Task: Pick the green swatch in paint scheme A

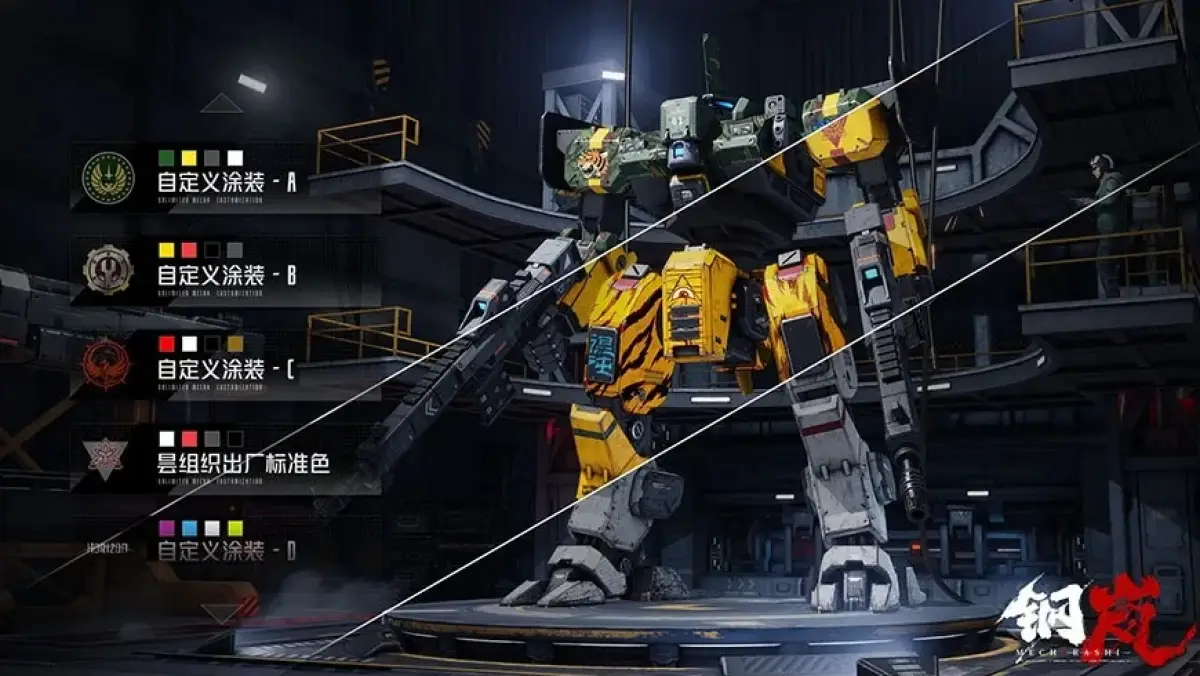Action: 166,158
